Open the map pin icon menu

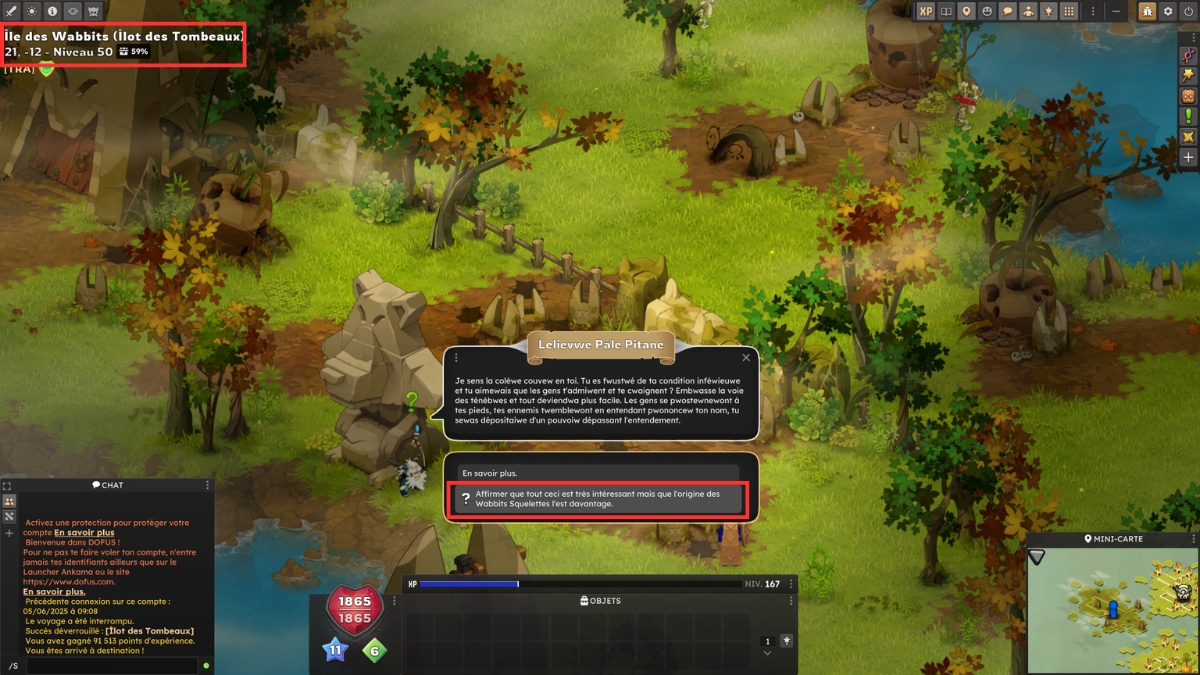click(967, 11)
